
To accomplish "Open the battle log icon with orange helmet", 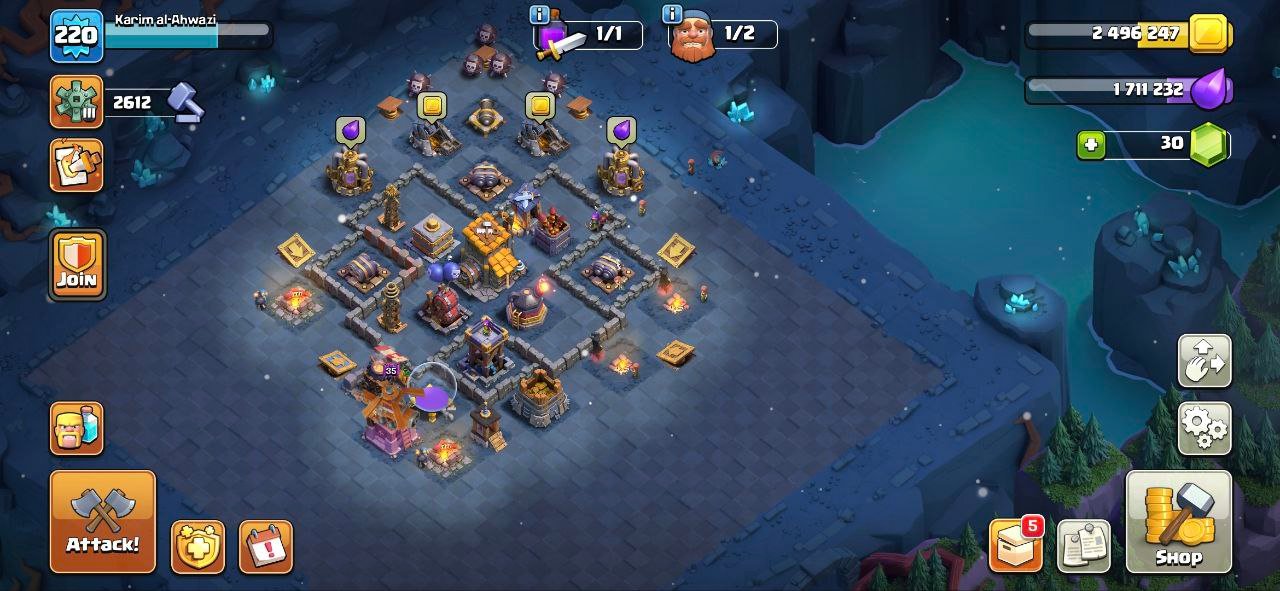I will pos(76,165).
